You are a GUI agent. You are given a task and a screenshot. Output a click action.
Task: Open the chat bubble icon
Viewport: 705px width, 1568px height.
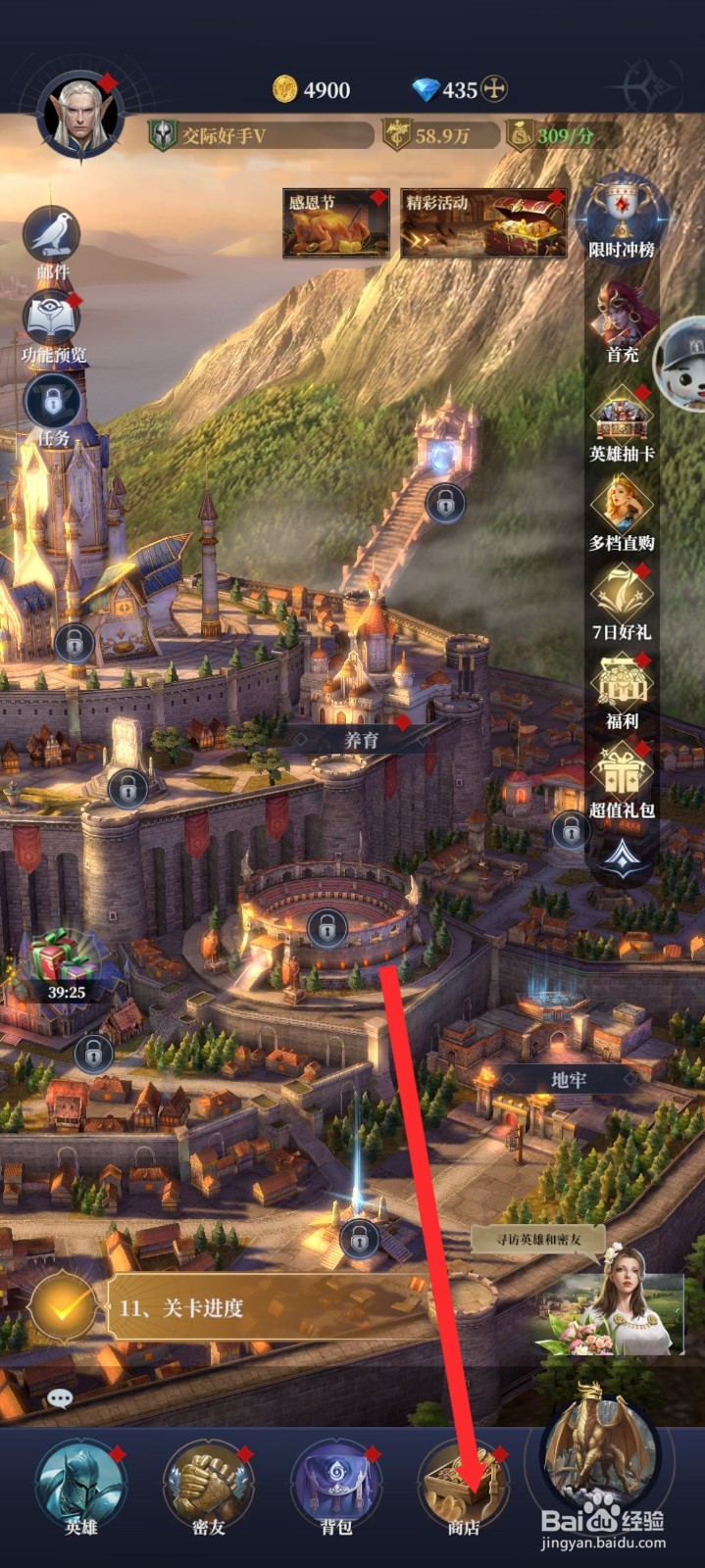click(x=60, y=1398)
